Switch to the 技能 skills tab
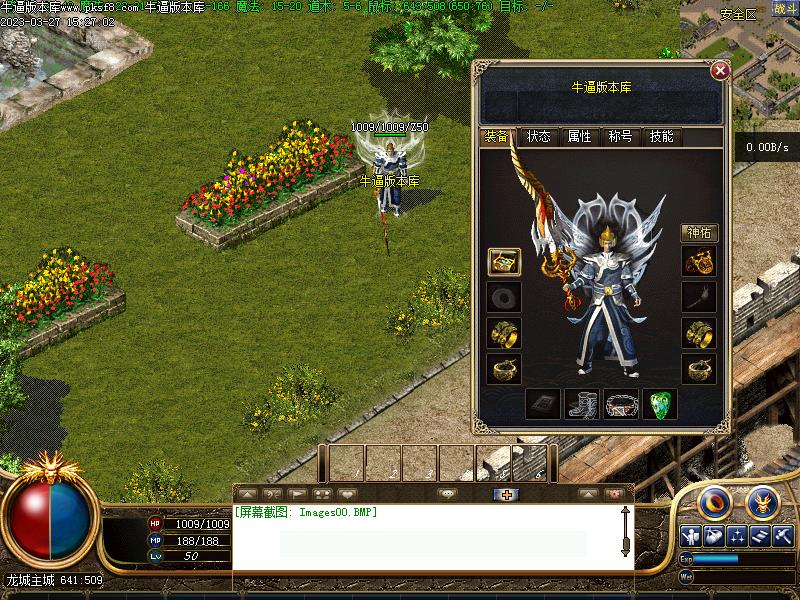 661,137
